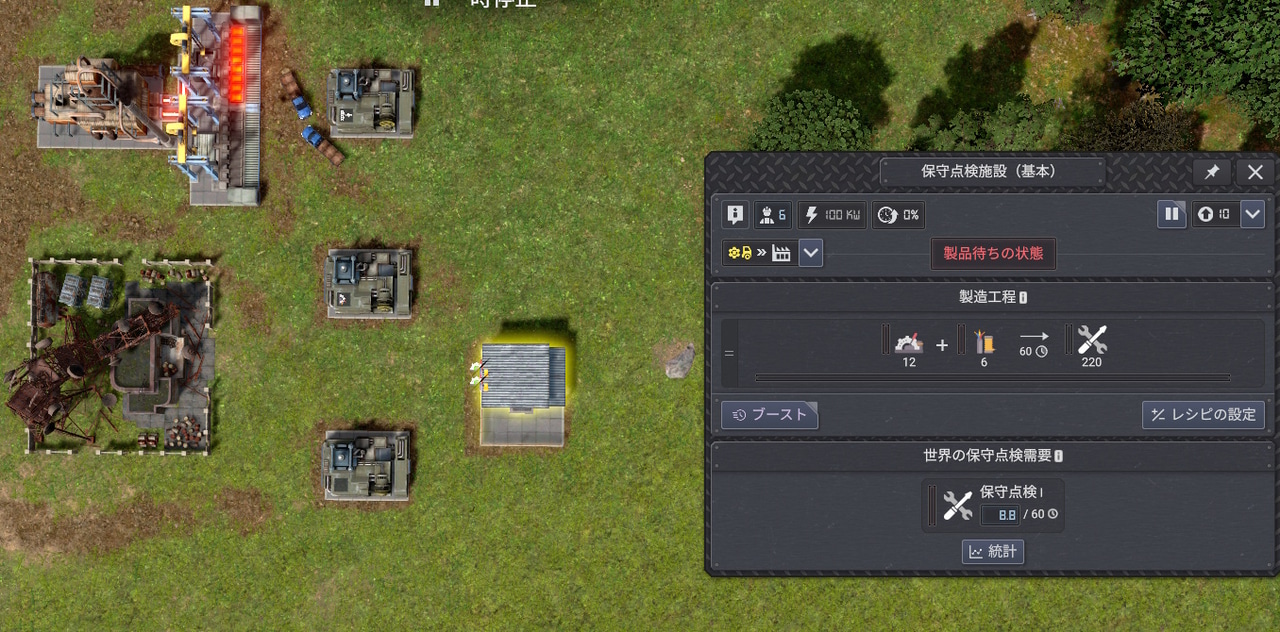1280x632 pixels.
Task: Select the electronics recipe input icon
Action: pos(984,342)
